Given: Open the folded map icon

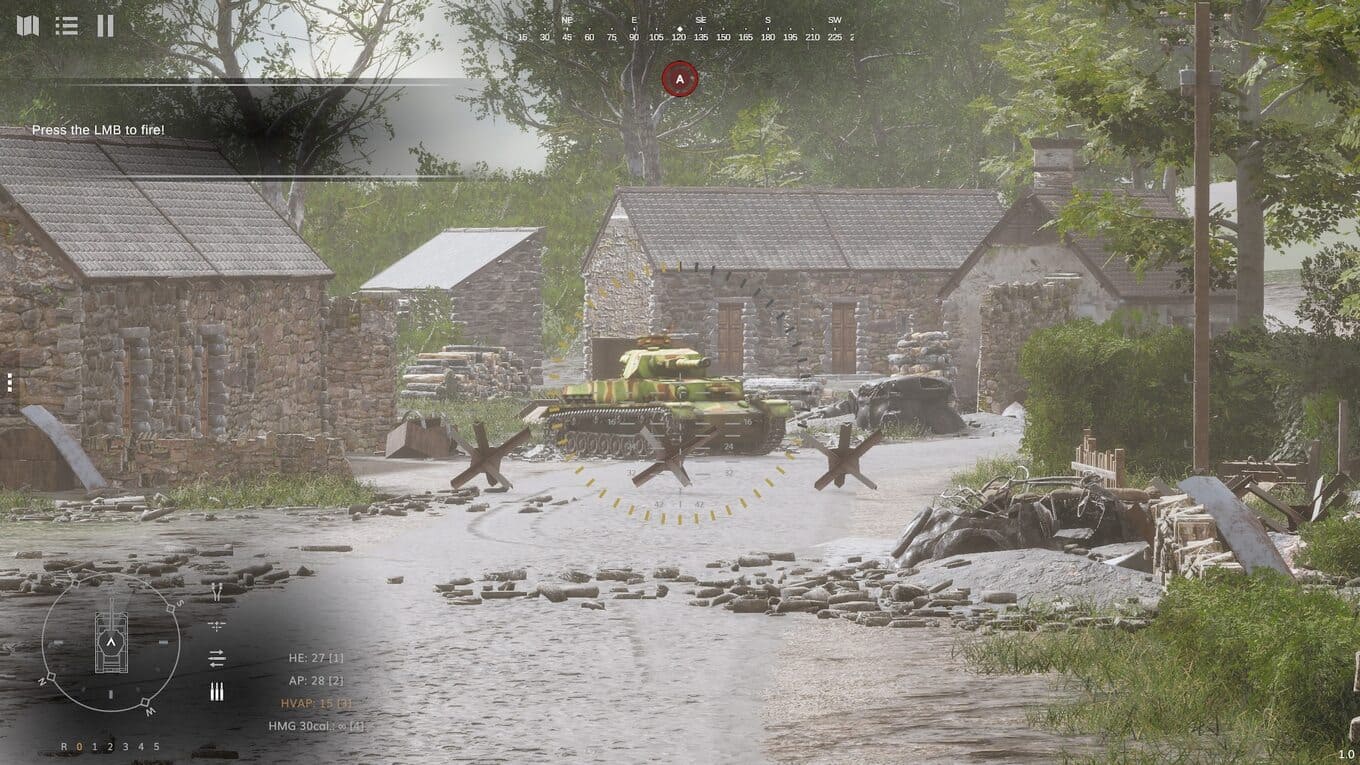Looking at the screenshot, I should coord(27,25).
